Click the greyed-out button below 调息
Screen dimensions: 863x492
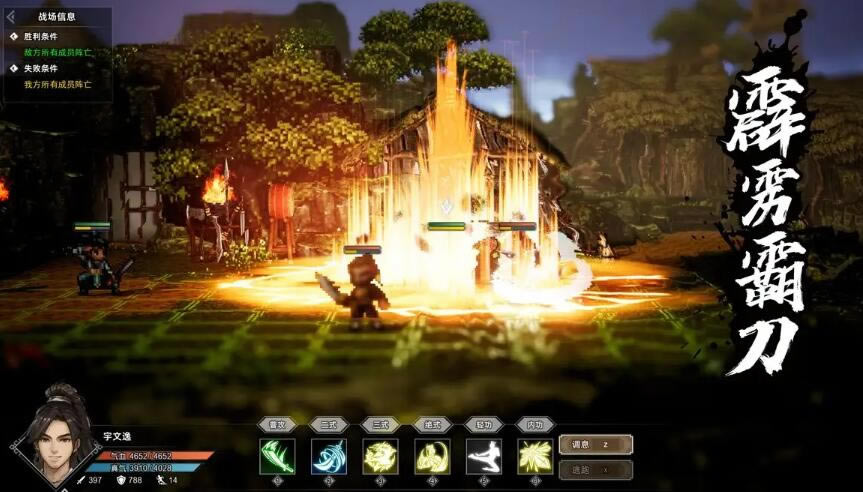tap(595, 469)
